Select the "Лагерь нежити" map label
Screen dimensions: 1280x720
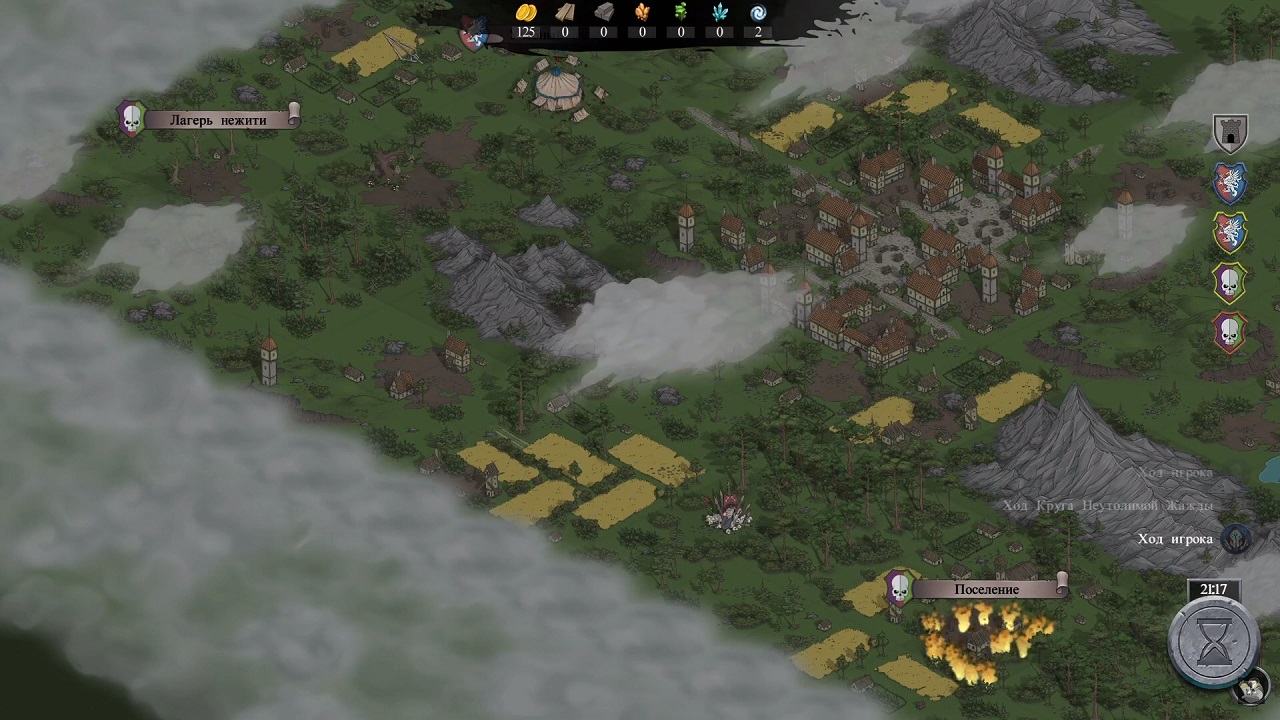[x=220, y=119]
